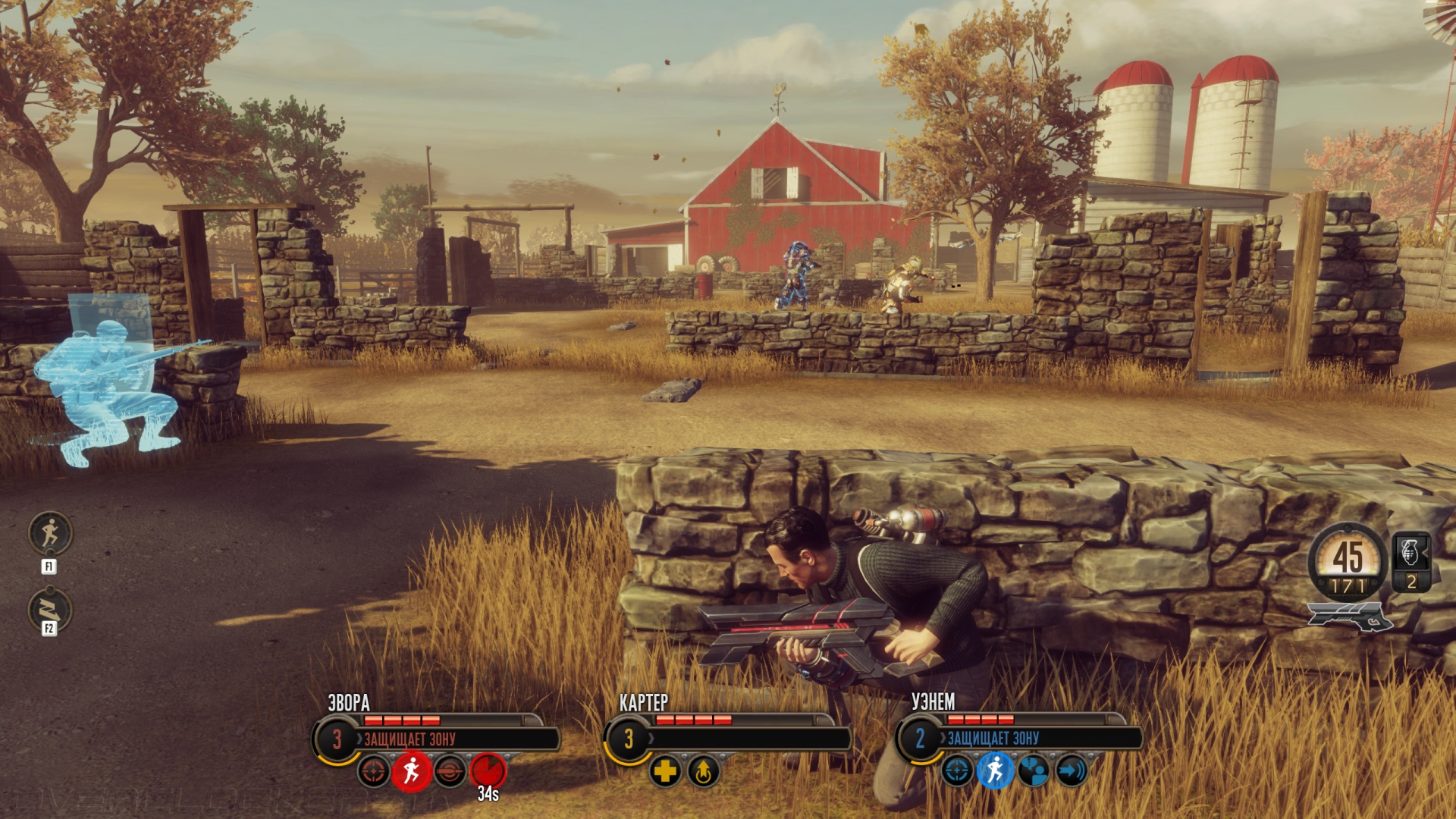1456x819 pixels.
Task: Select squad member Уэнем's status panel
Action: pyautogui.click(x=1039, y=738)
